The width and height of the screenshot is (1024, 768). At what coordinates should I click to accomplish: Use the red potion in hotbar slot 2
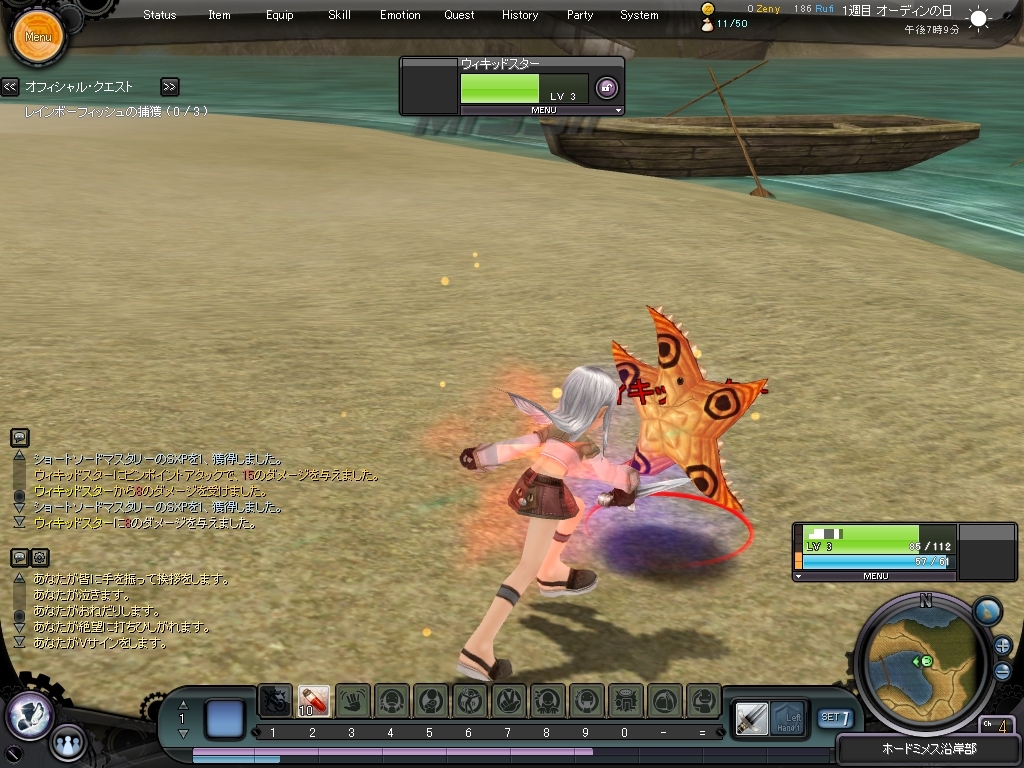[x=313, y=700]
